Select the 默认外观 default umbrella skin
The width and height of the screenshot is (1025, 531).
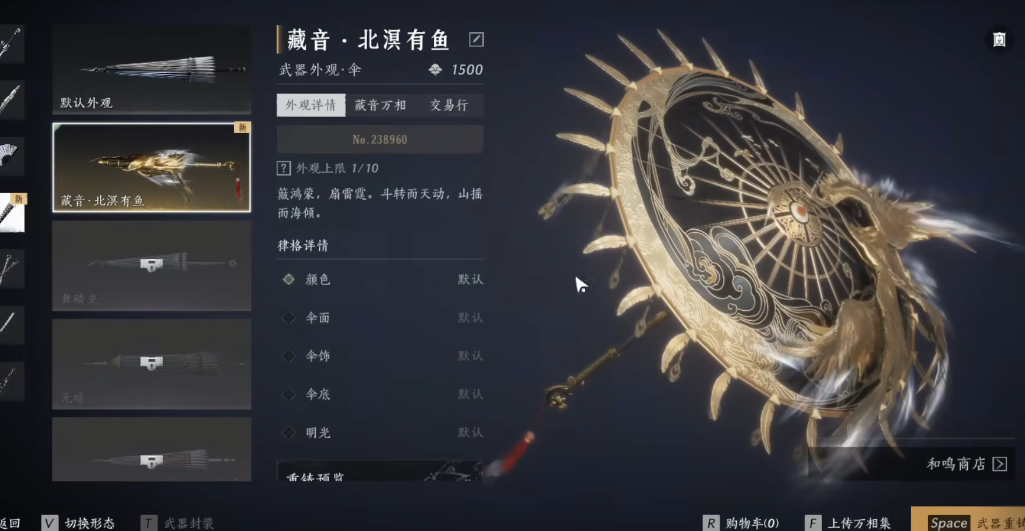pos(151,69)
